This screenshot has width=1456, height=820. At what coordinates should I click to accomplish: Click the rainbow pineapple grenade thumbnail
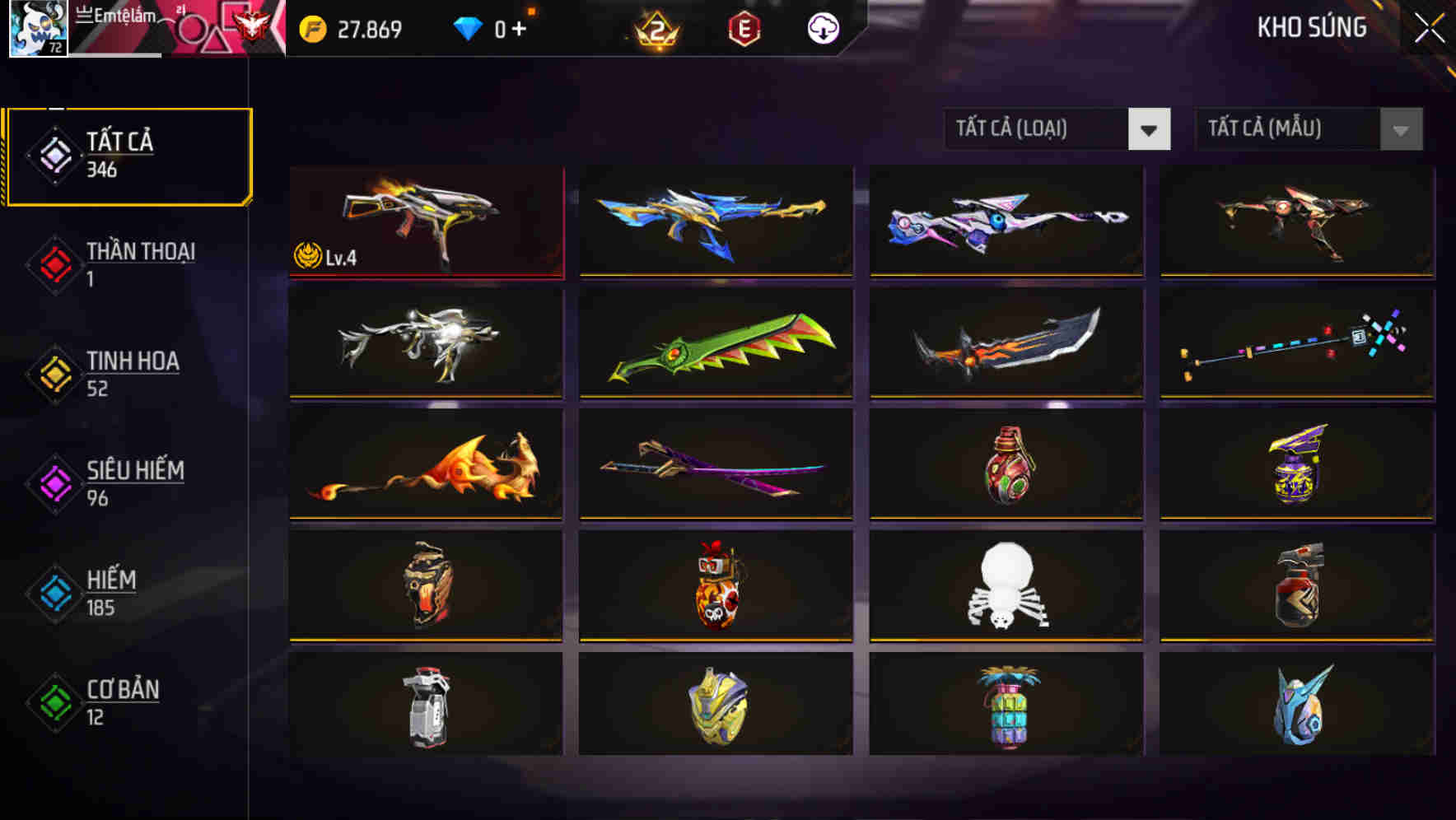pos(1006,706)
